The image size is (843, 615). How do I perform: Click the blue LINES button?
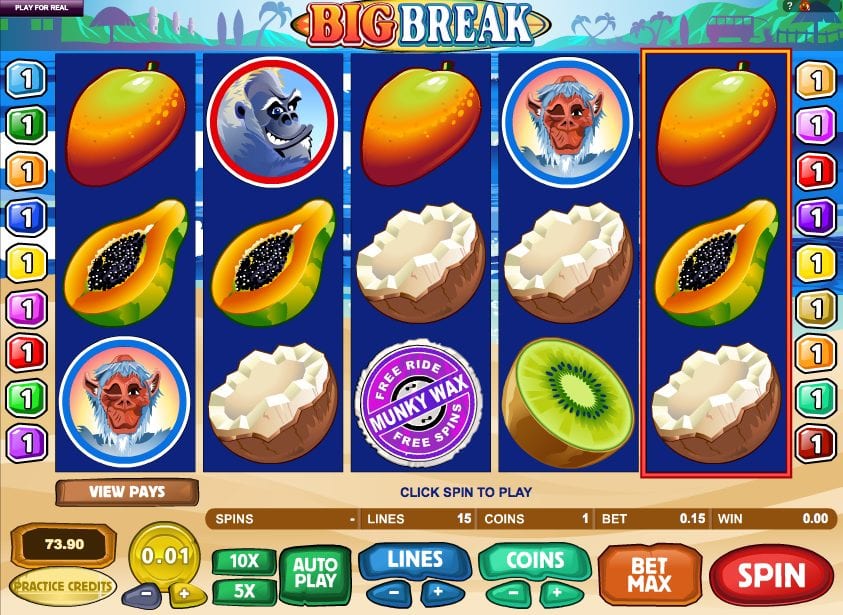(x=415, y=560)
